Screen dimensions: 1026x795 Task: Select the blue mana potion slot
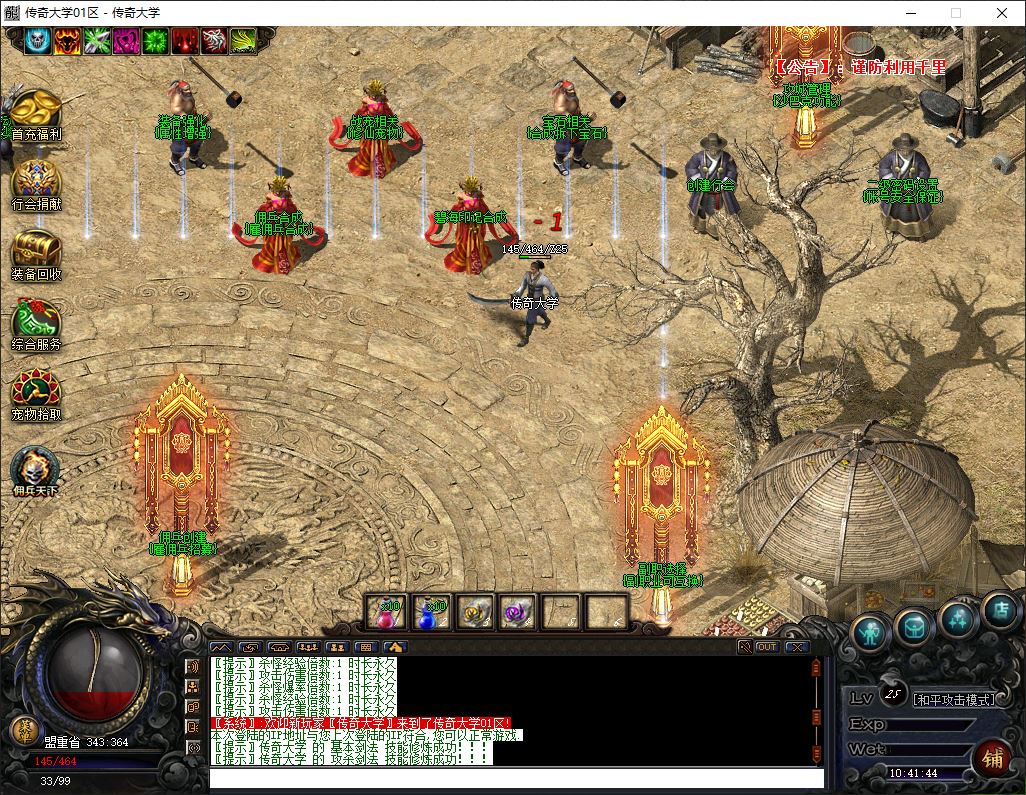click(x=432, y=611)
